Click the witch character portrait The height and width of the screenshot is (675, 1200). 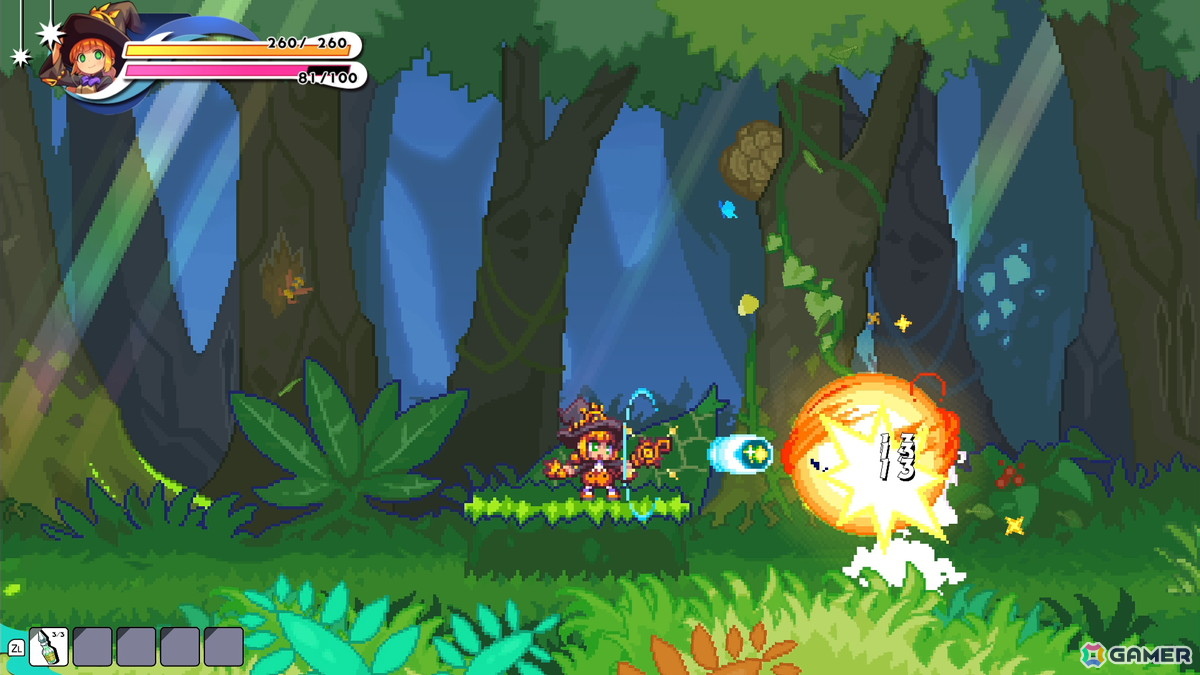pos(79,55)
